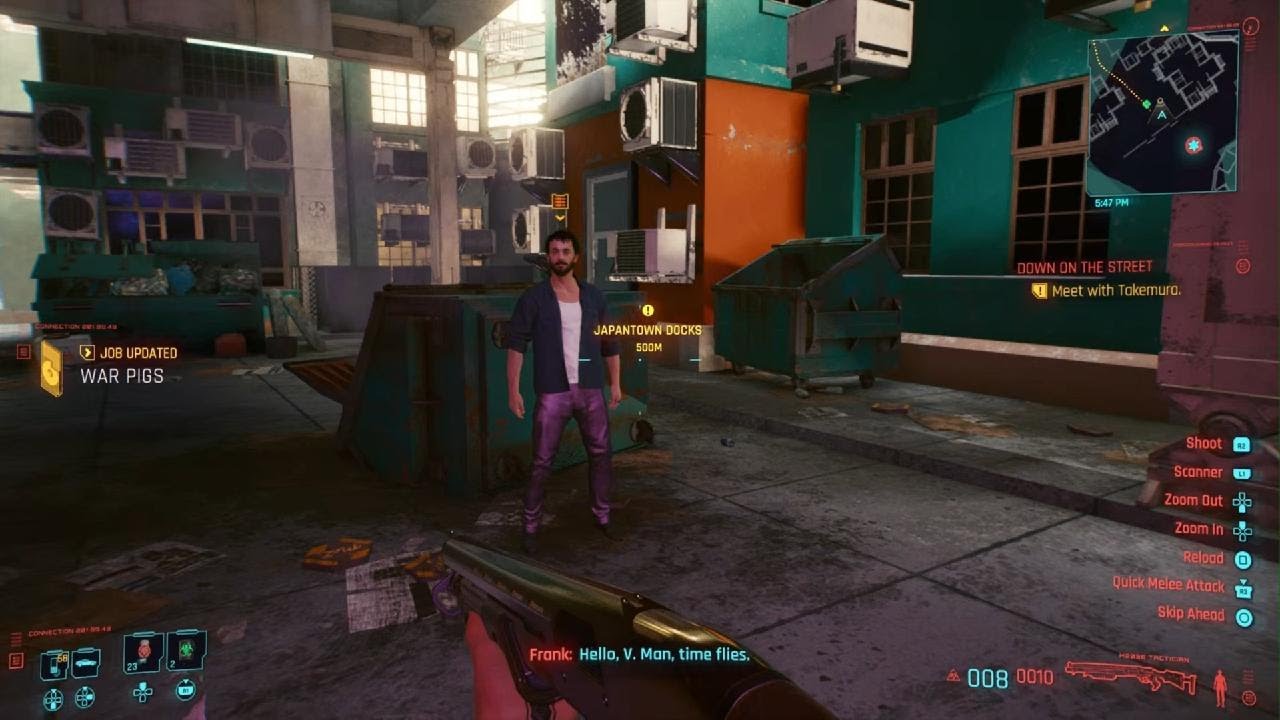Activate the Skip Ahead circle prompt
This screenshot has width=1280, height=720.
click(1243, 615)
